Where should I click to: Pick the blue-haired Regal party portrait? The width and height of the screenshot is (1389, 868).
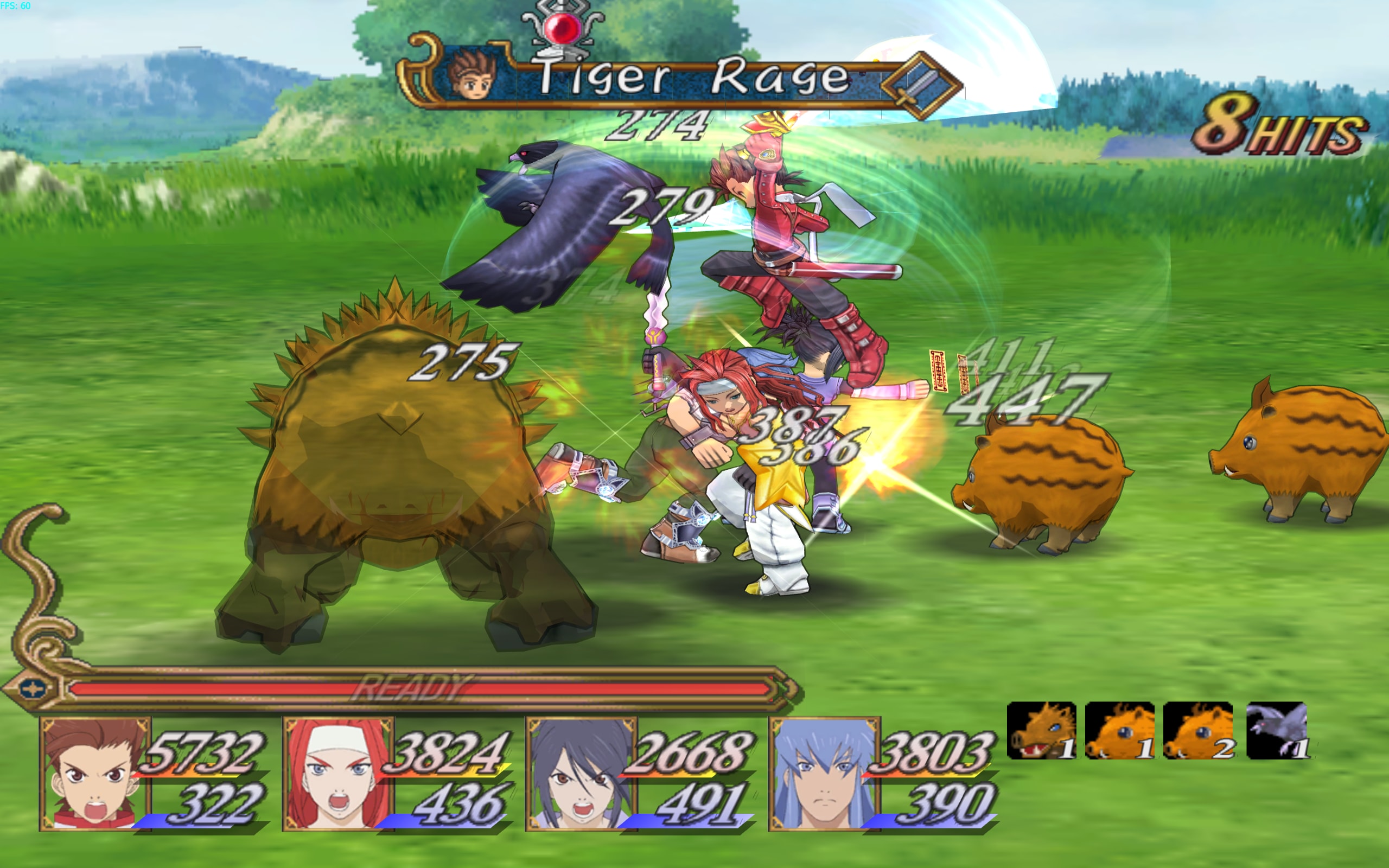[824, 774]
